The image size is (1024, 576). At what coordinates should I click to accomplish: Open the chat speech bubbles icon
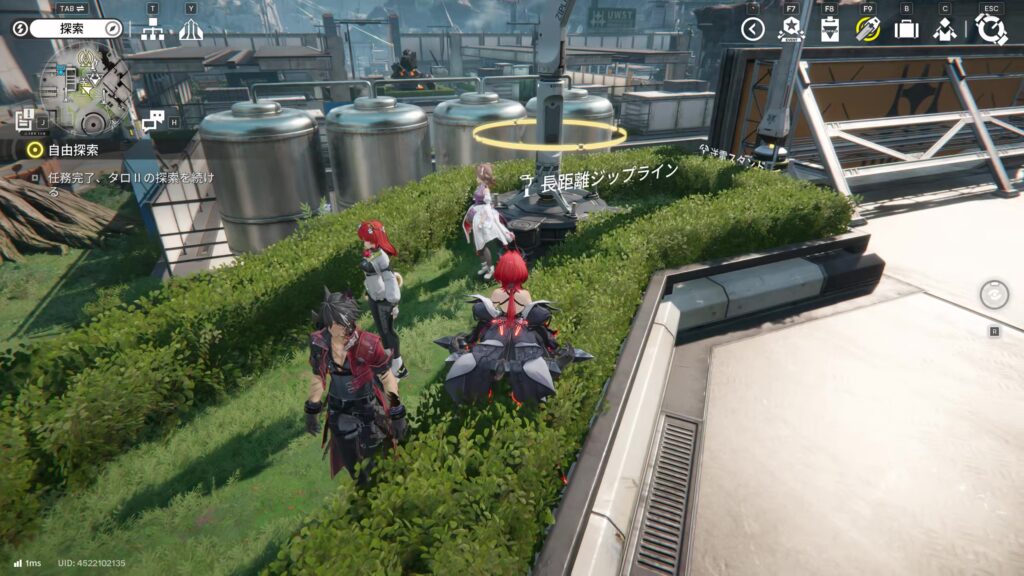click(x=152, y=120)
